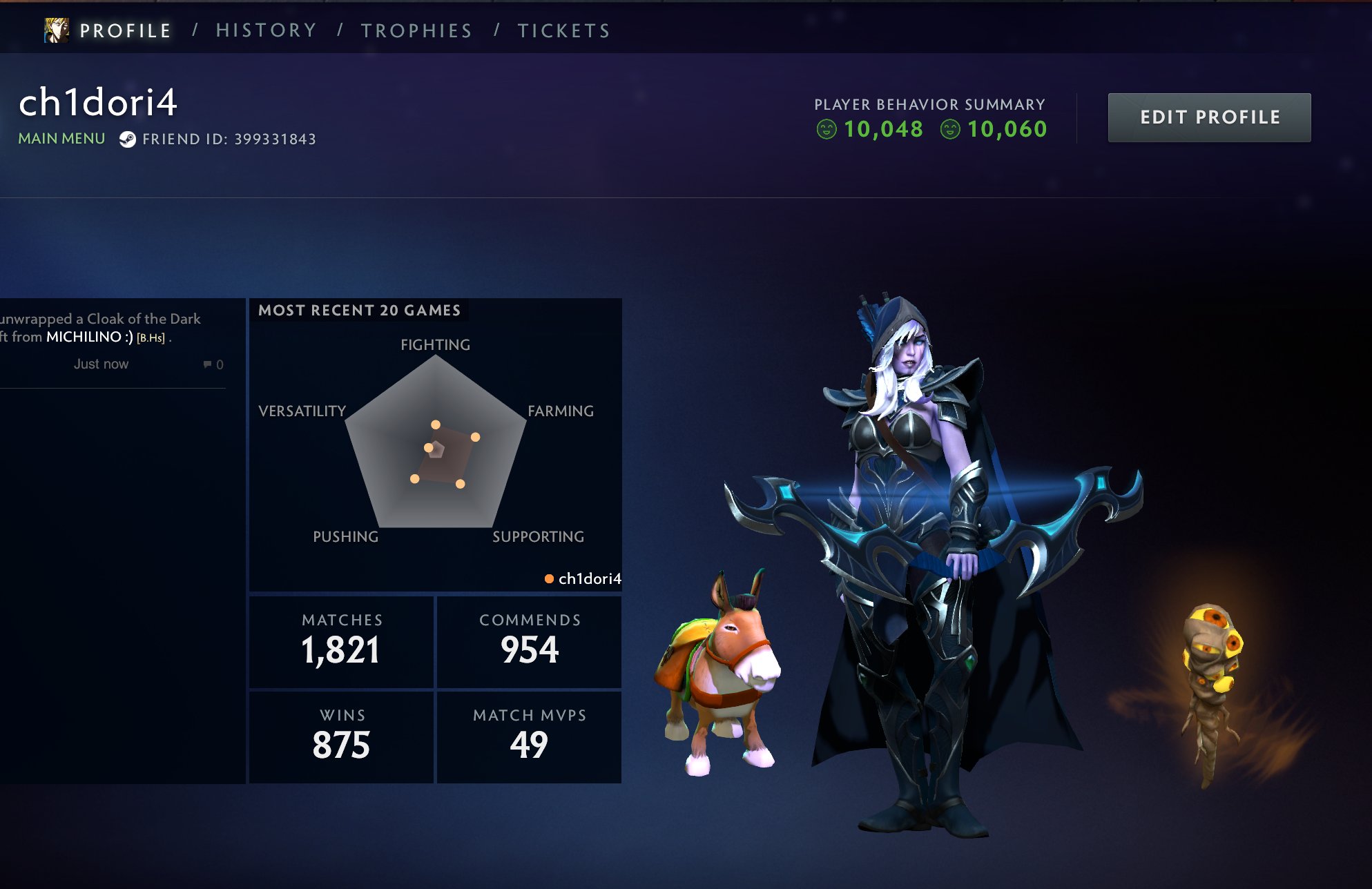Screen dimensions: 1372x889
Task: Open comments on the gift feed post
Action: (213, 364)
